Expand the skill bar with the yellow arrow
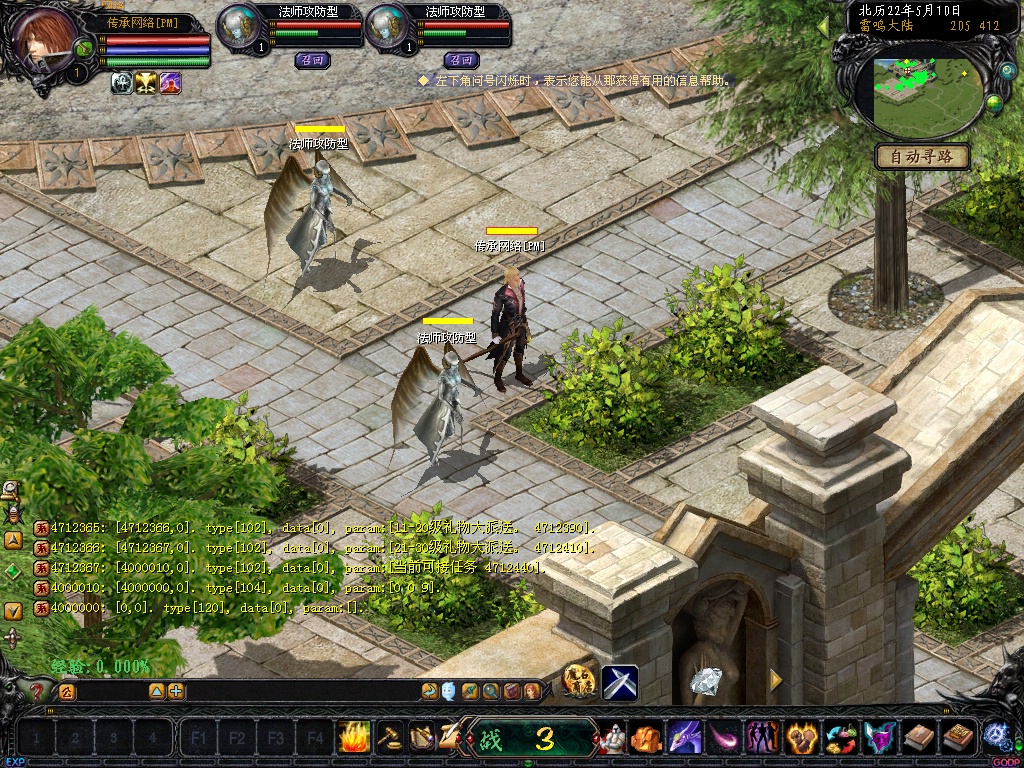 pos(775,680)
